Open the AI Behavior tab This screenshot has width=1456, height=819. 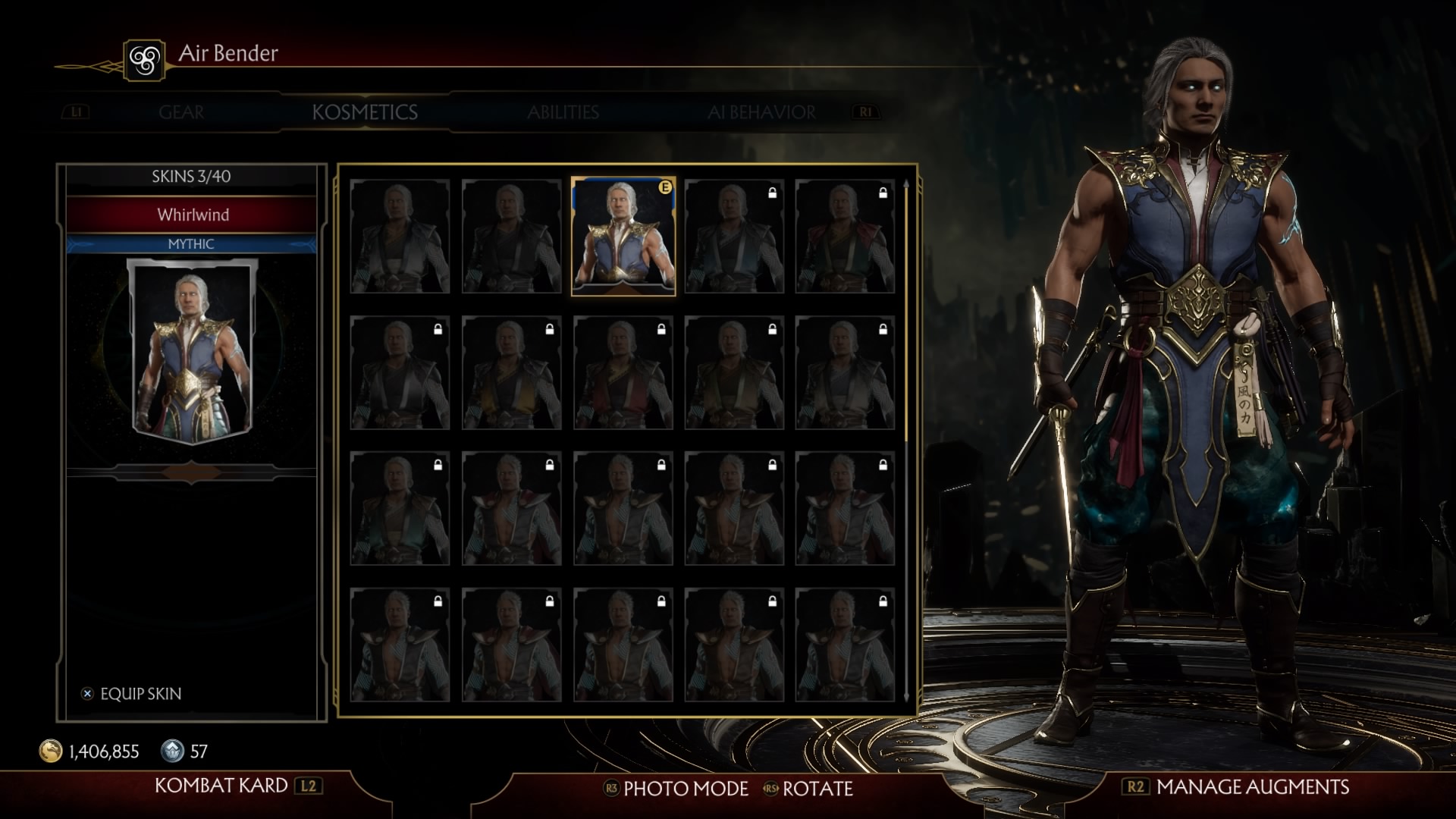761,112
